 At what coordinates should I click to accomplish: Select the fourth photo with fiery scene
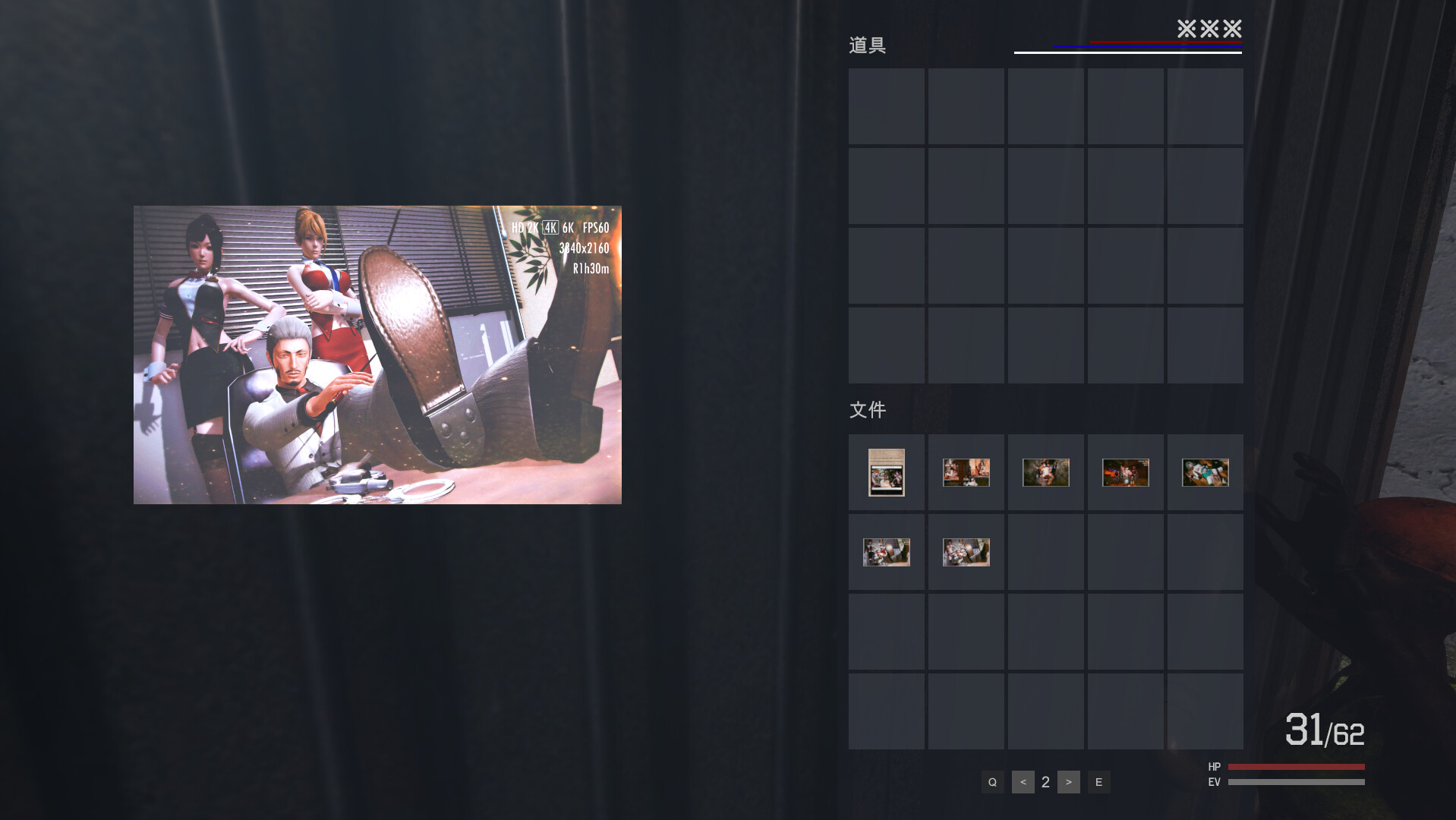point(1125,472)
